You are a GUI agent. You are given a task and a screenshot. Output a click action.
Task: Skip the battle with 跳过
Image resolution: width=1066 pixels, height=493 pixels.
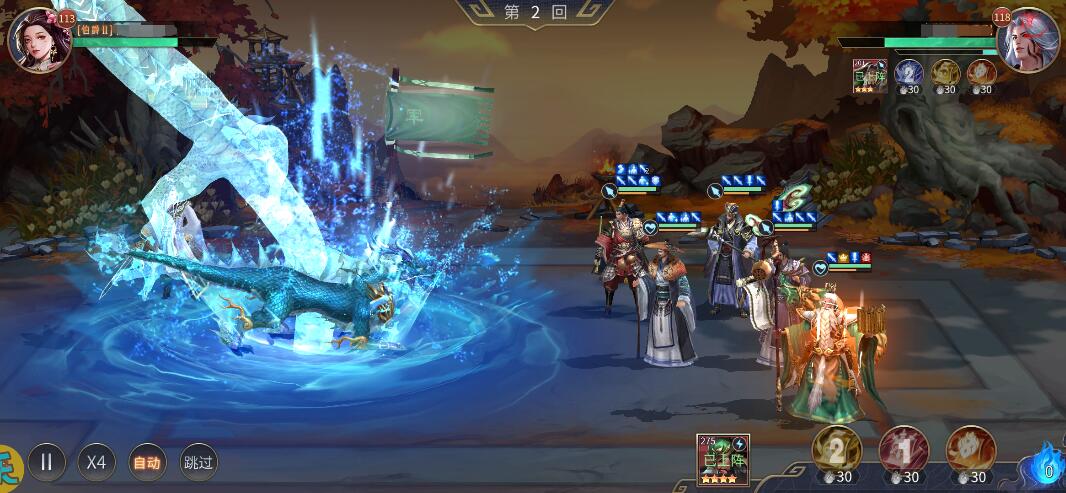click(x=199, y=462)
